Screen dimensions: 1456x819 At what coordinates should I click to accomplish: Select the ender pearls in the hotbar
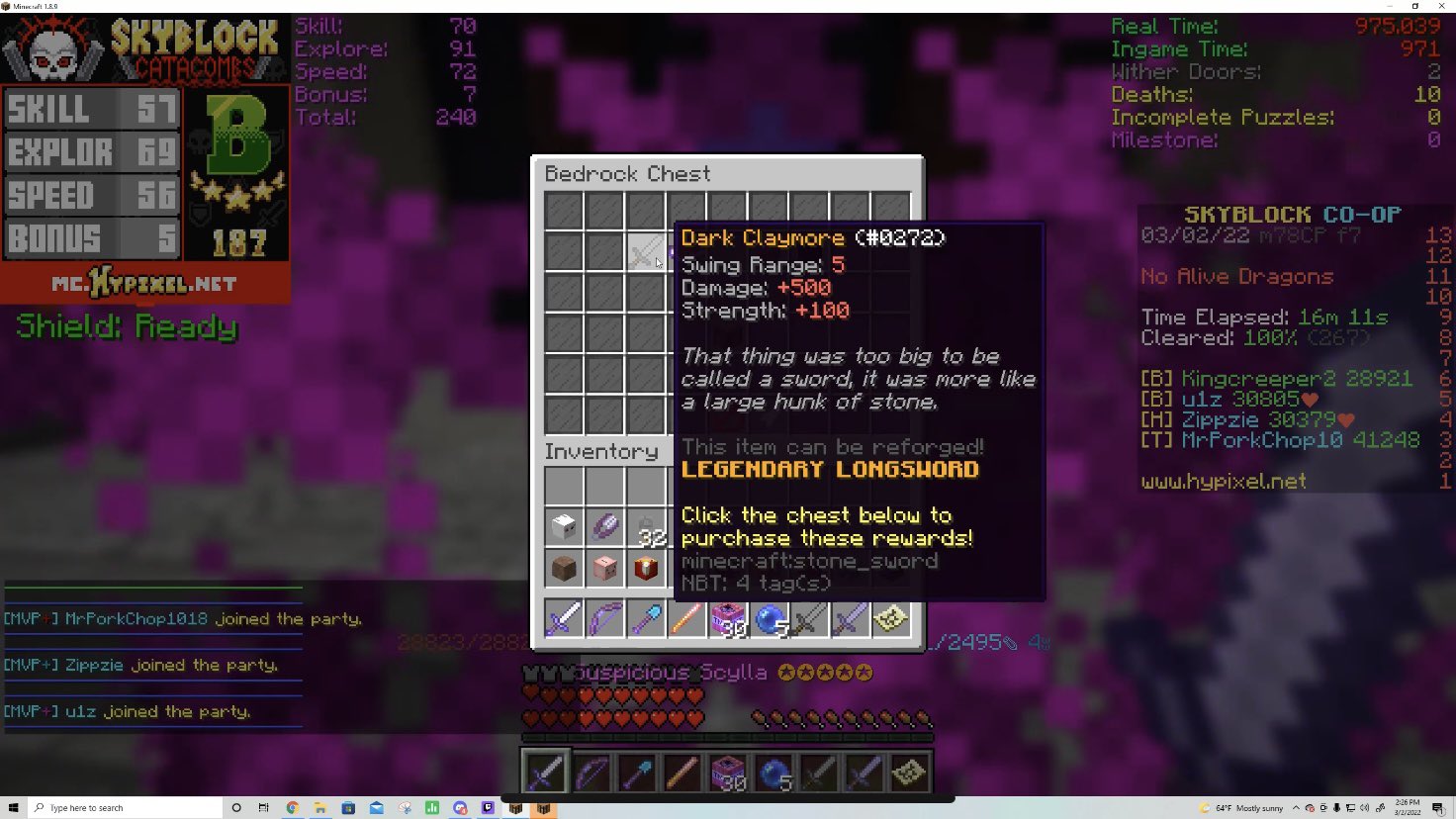coord(774,772)
